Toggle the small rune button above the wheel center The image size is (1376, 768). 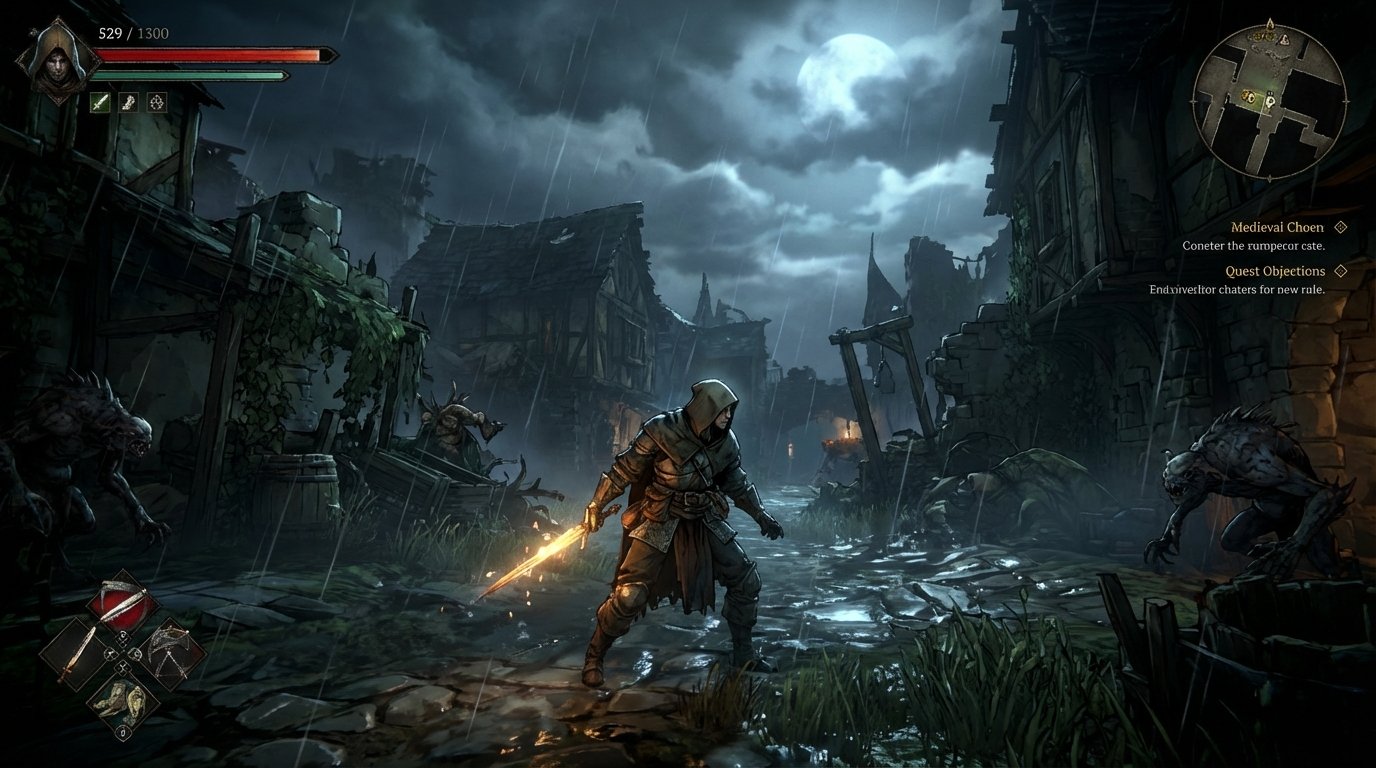coord(122,637)
